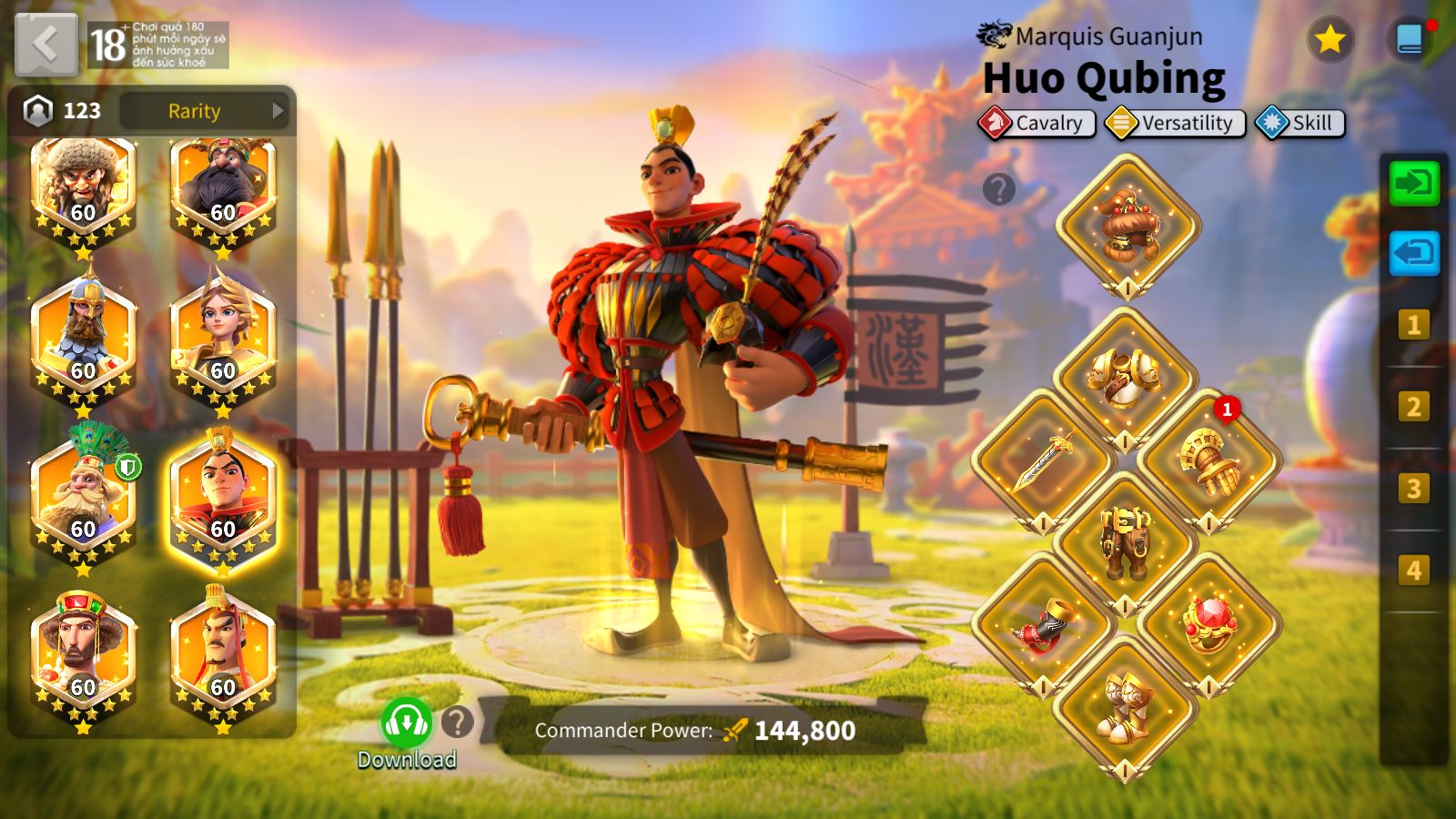Open the helmet equipment slot
1456x819 pixels.
tap(1127, 225)
